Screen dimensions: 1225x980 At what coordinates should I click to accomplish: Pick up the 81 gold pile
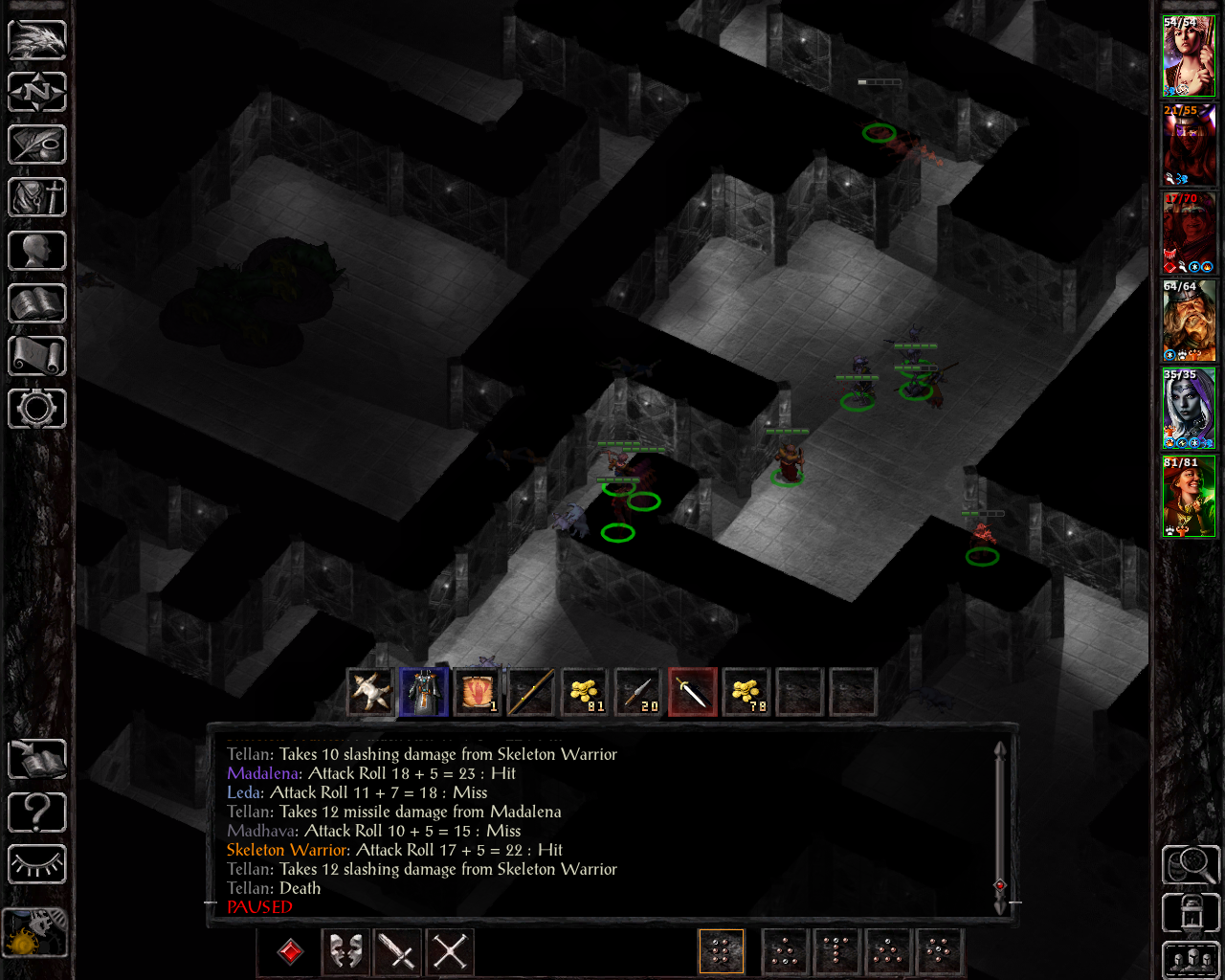584,692
